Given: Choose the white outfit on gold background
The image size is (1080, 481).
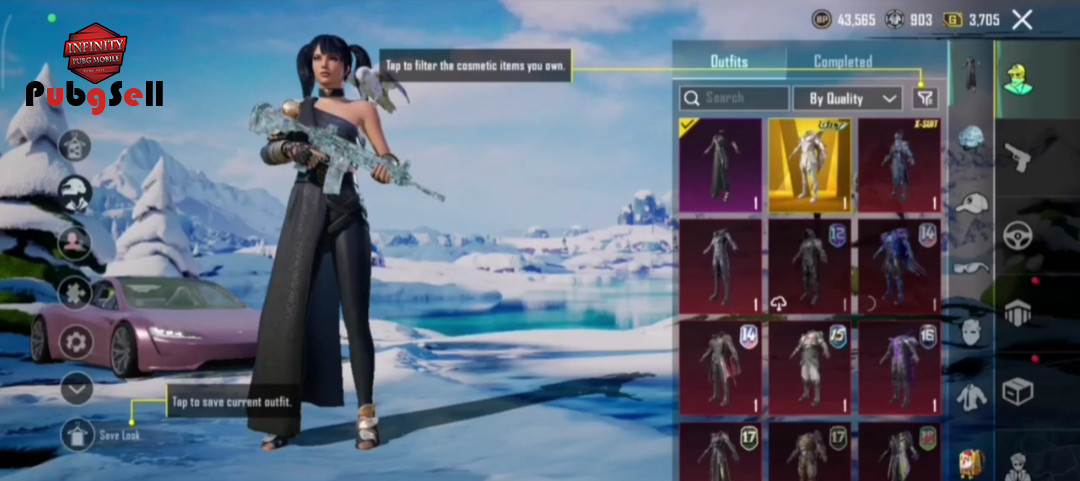Looking at the screenshot, I should 809,165.
